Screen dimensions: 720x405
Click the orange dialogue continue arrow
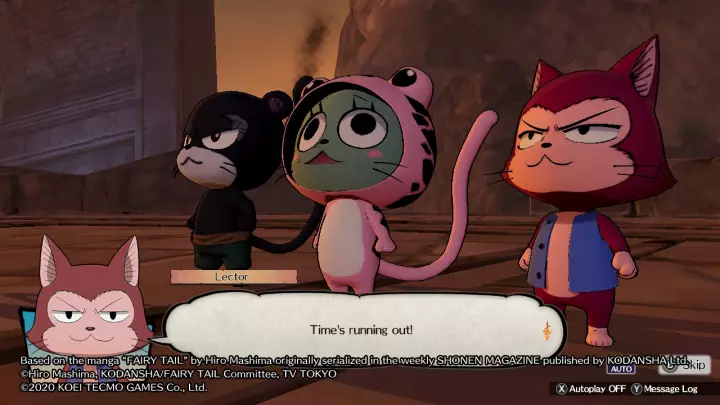pyautogui.click(x=546, y=332)
